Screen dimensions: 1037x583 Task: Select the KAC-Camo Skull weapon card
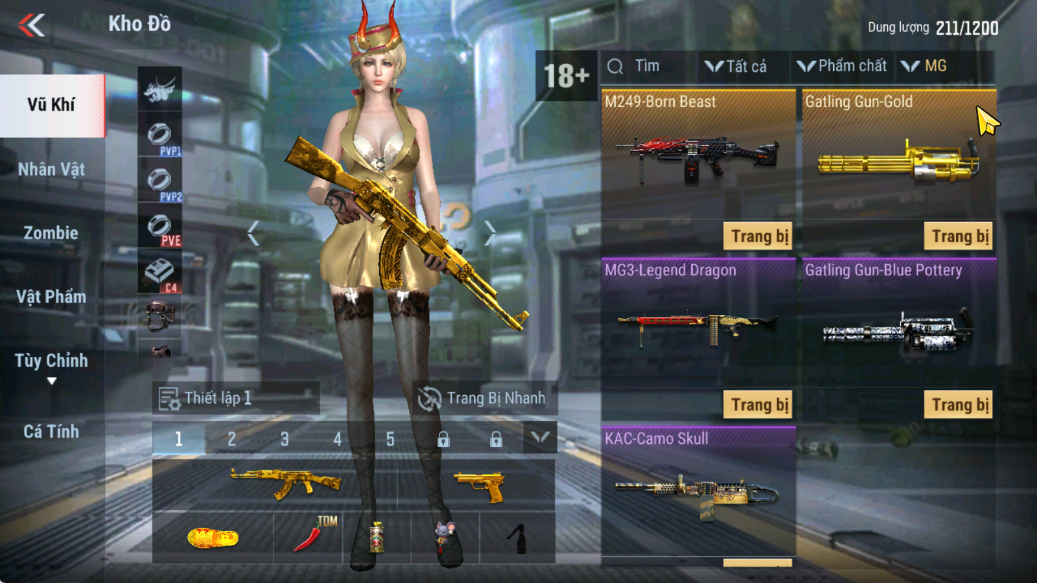(x=698, y=490)
